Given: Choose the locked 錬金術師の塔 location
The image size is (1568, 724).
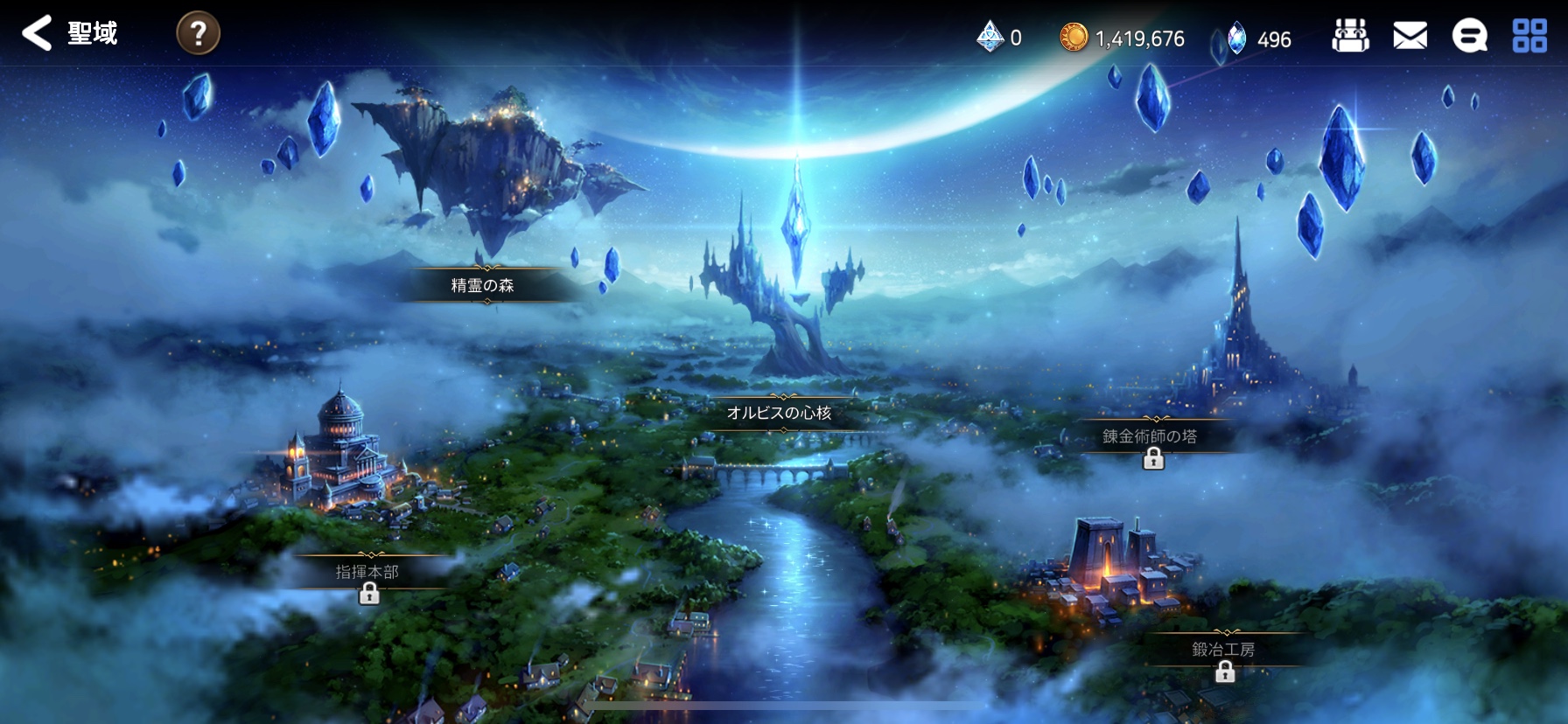Looking at the screenshot, I should pos(1150,436).
